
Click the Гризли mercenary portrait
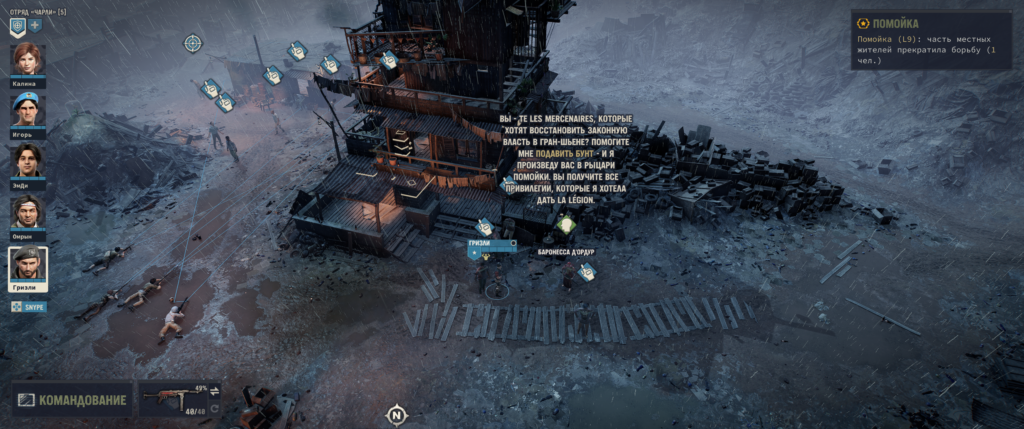[28, 265]
